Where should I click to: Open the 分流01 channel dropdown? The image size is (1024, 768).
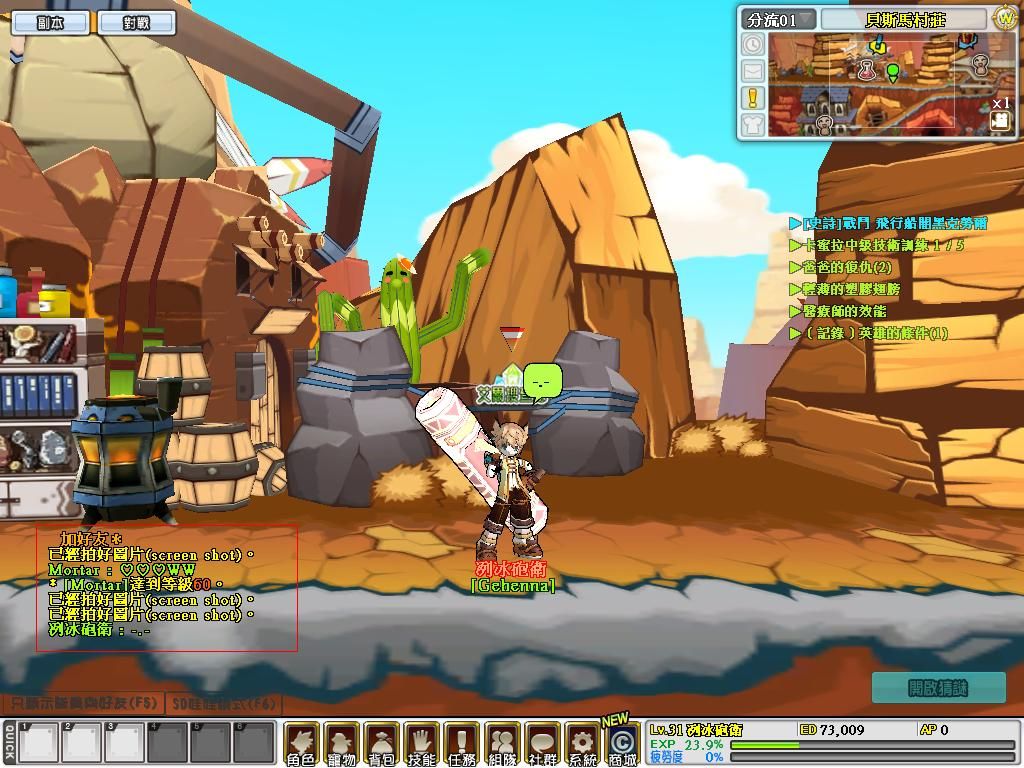click(777, 19)
